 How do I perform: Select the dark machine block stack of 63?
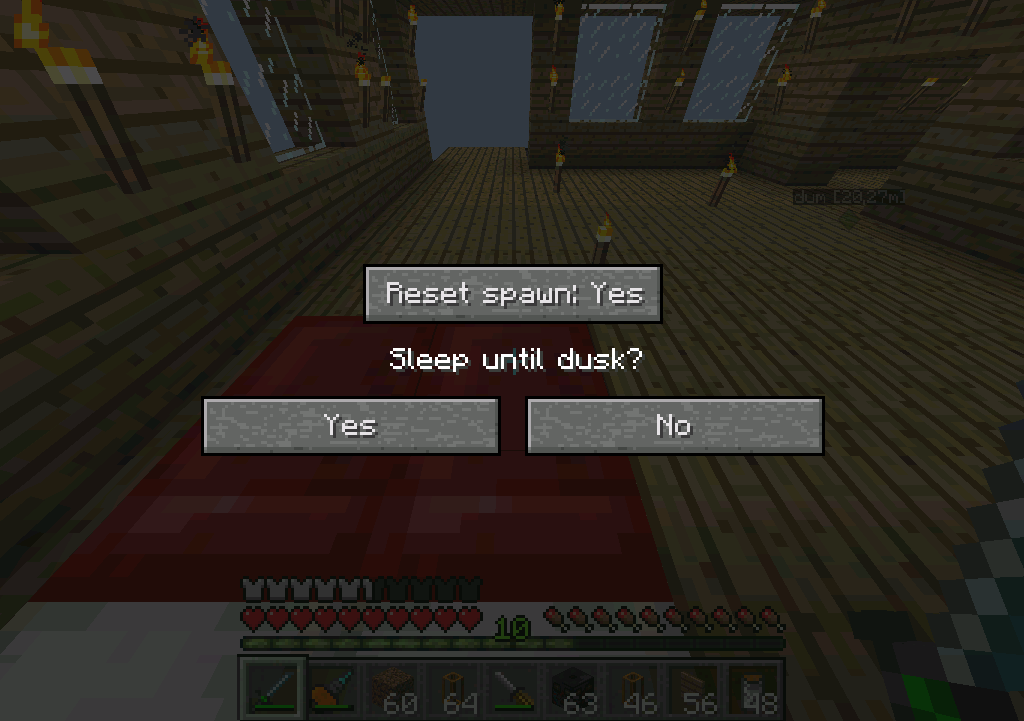[573, 689]
